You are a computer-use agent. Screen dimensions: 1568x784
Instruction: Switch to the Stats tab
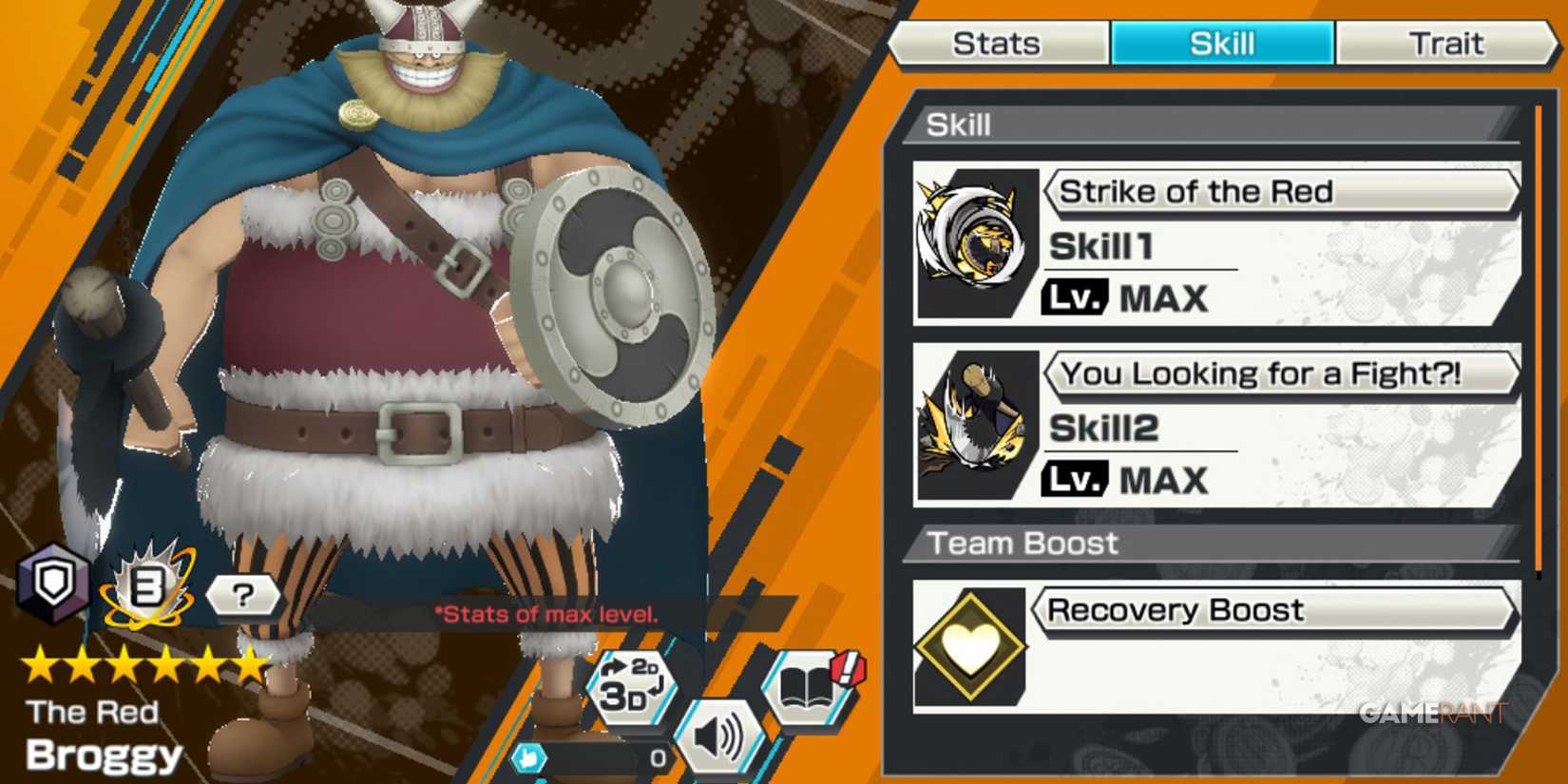click(1000, 43)
